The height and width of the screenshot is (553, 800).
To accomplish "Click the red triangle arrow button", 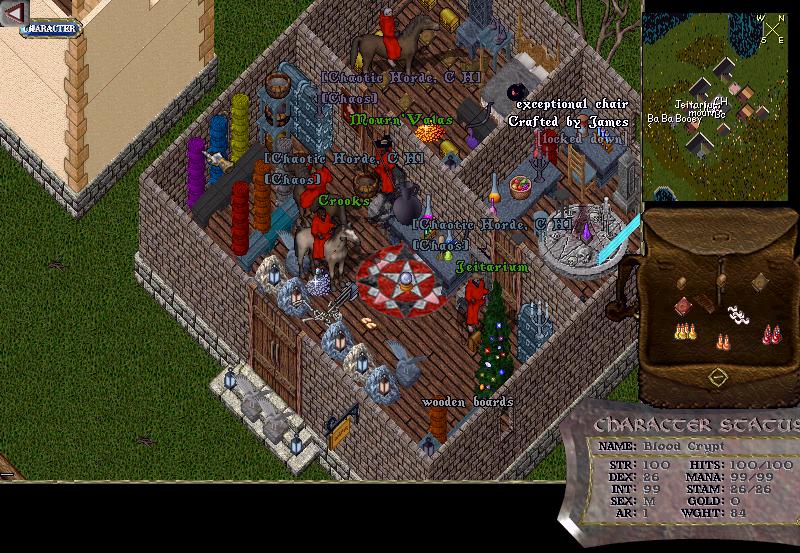I will coord(14,12).
